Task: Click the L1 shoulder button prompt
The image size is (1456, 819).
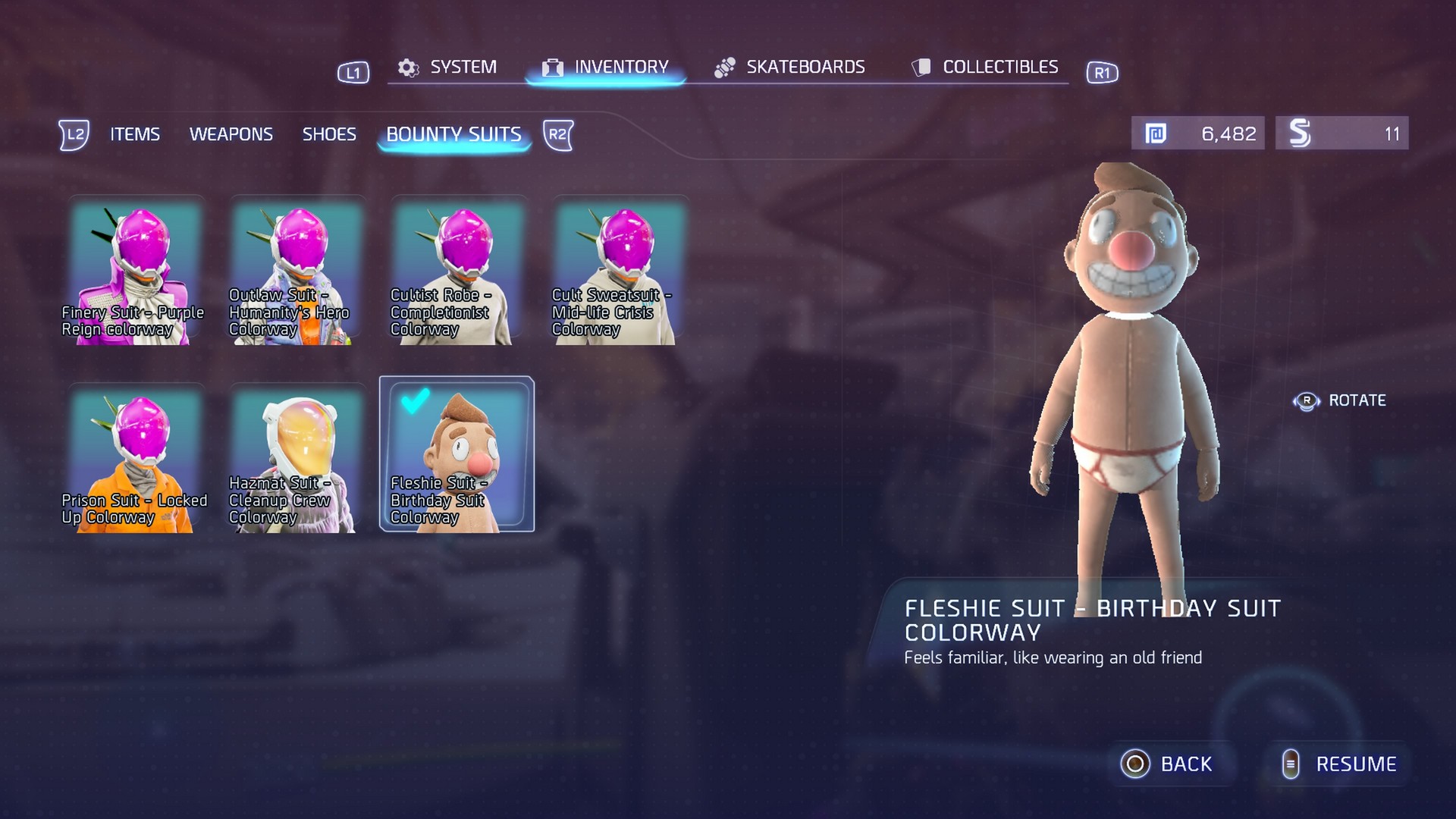Action: click(x=352, y=73)
